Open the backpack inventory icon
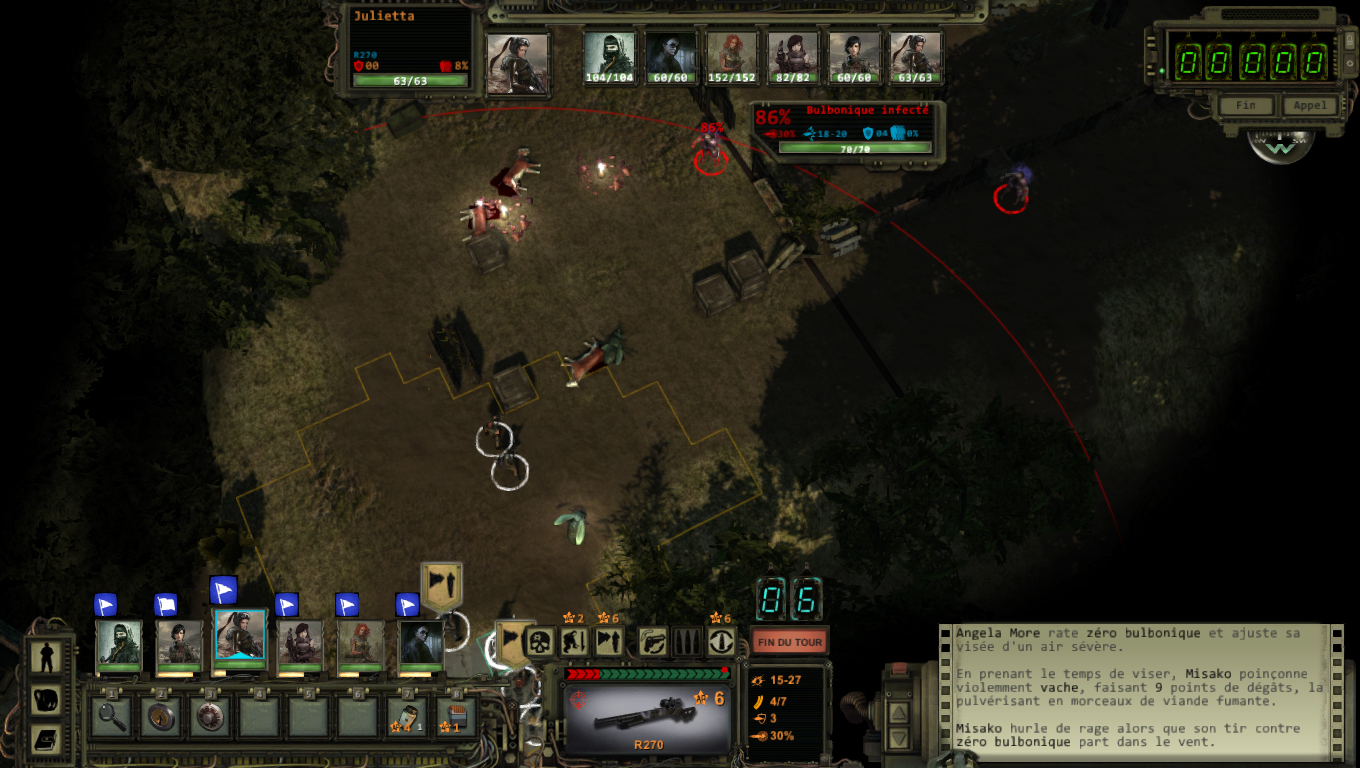 (46, 699)
